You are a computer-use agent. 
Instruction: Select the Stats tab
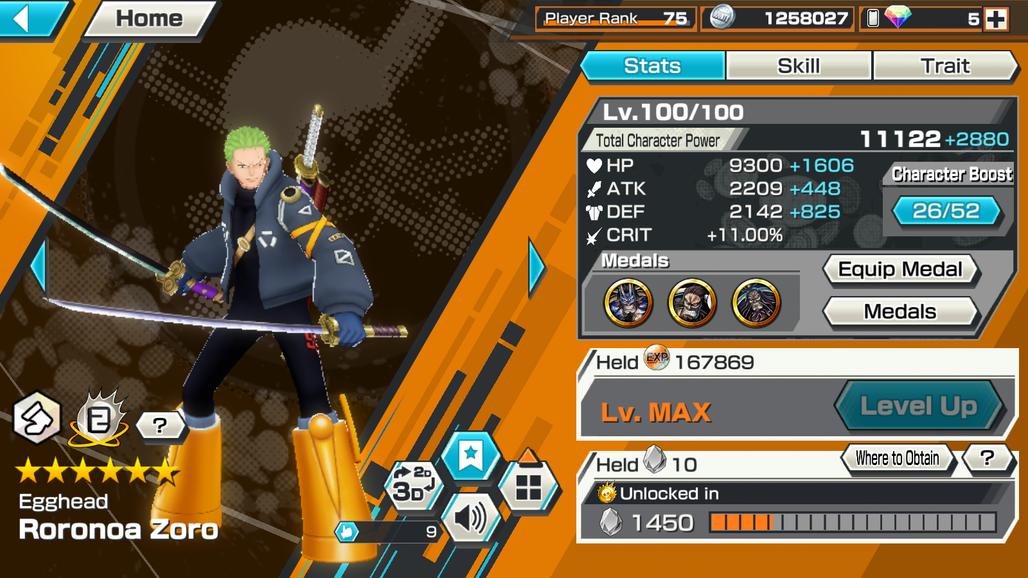pos(652,66)
